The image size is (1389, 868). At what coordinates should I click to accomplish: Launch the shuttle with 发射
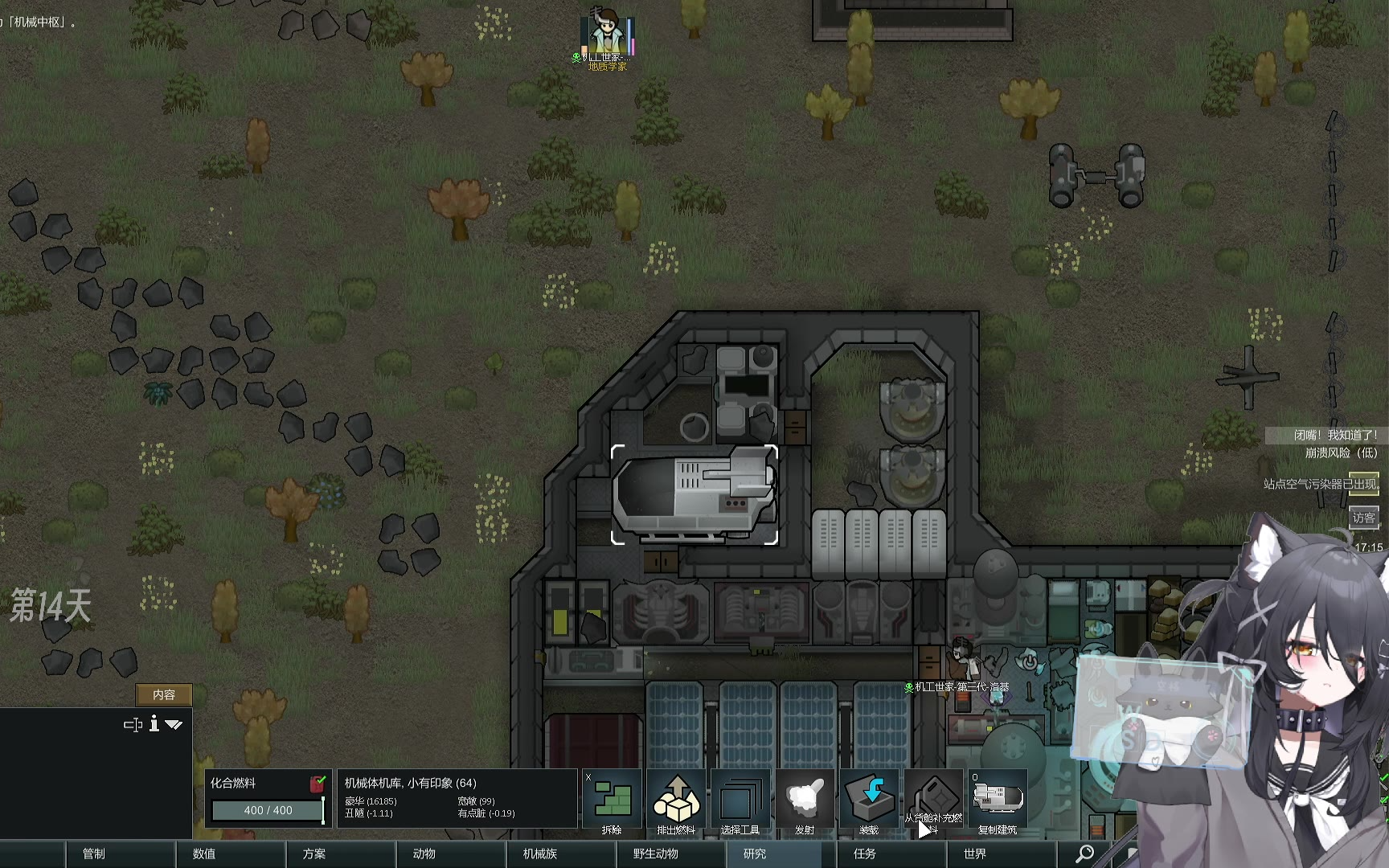[x=805, y=802]
